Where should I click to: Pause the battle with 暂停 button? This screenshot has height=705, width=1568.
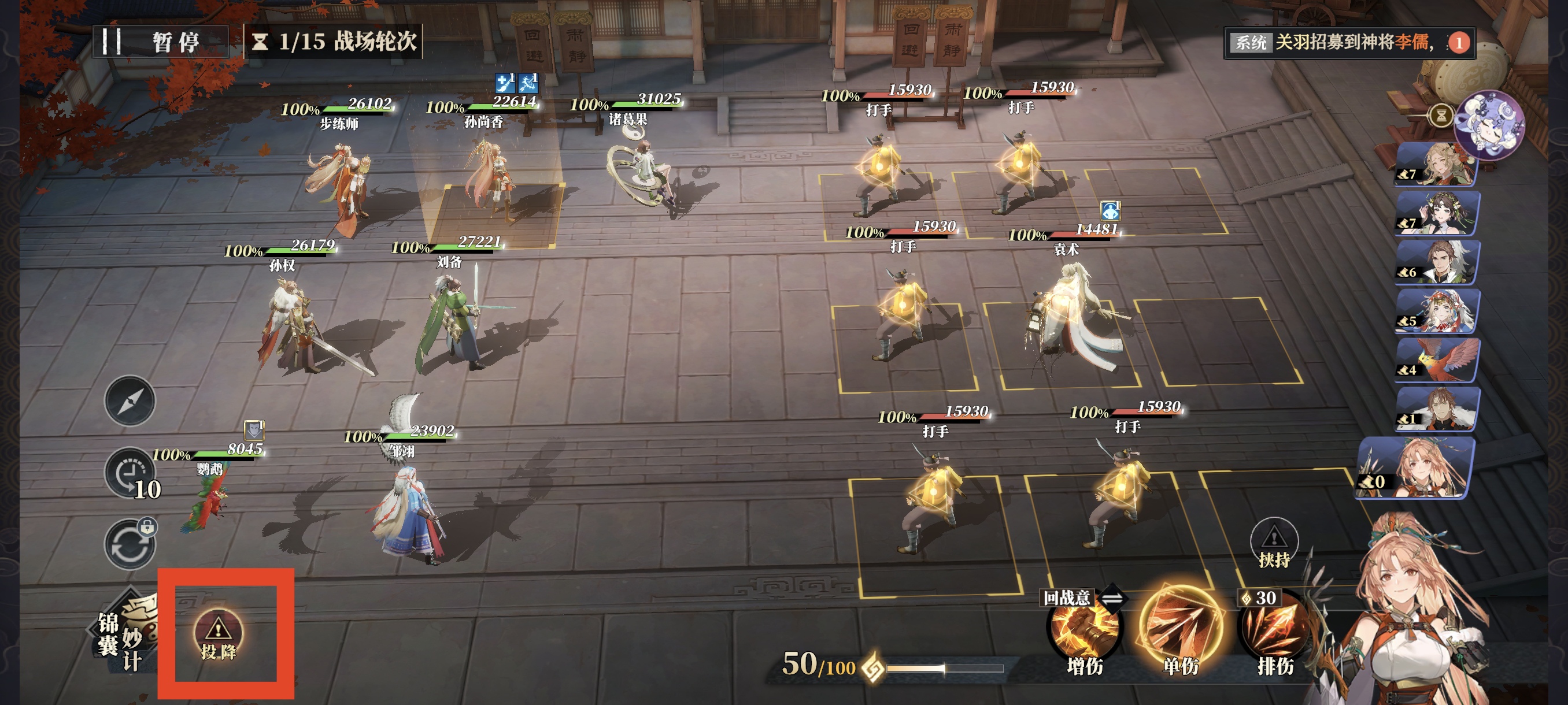[160, 42]
